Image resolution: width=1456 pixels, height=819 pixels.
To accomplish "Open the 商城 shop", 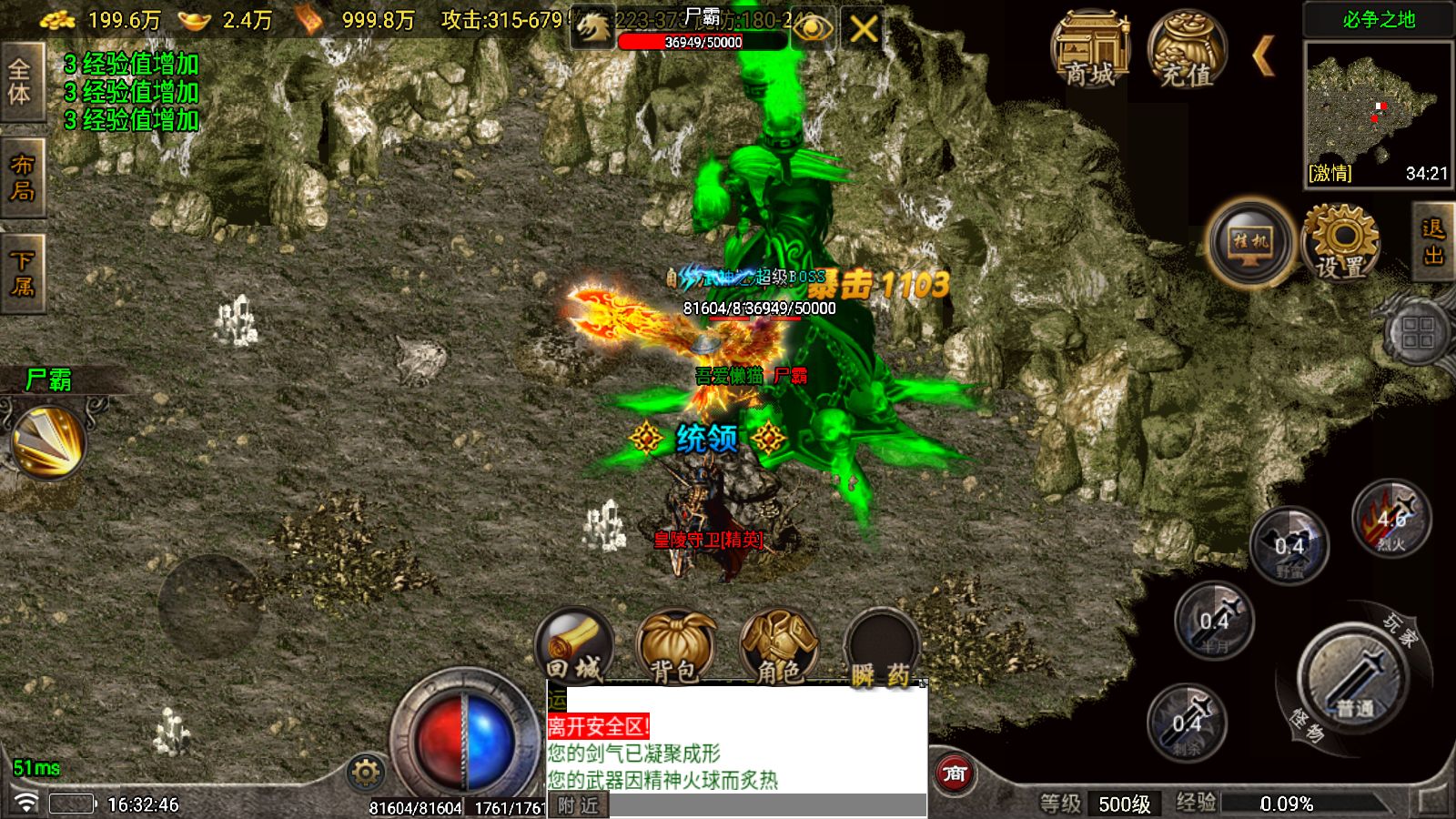I will coord(1089,51).
